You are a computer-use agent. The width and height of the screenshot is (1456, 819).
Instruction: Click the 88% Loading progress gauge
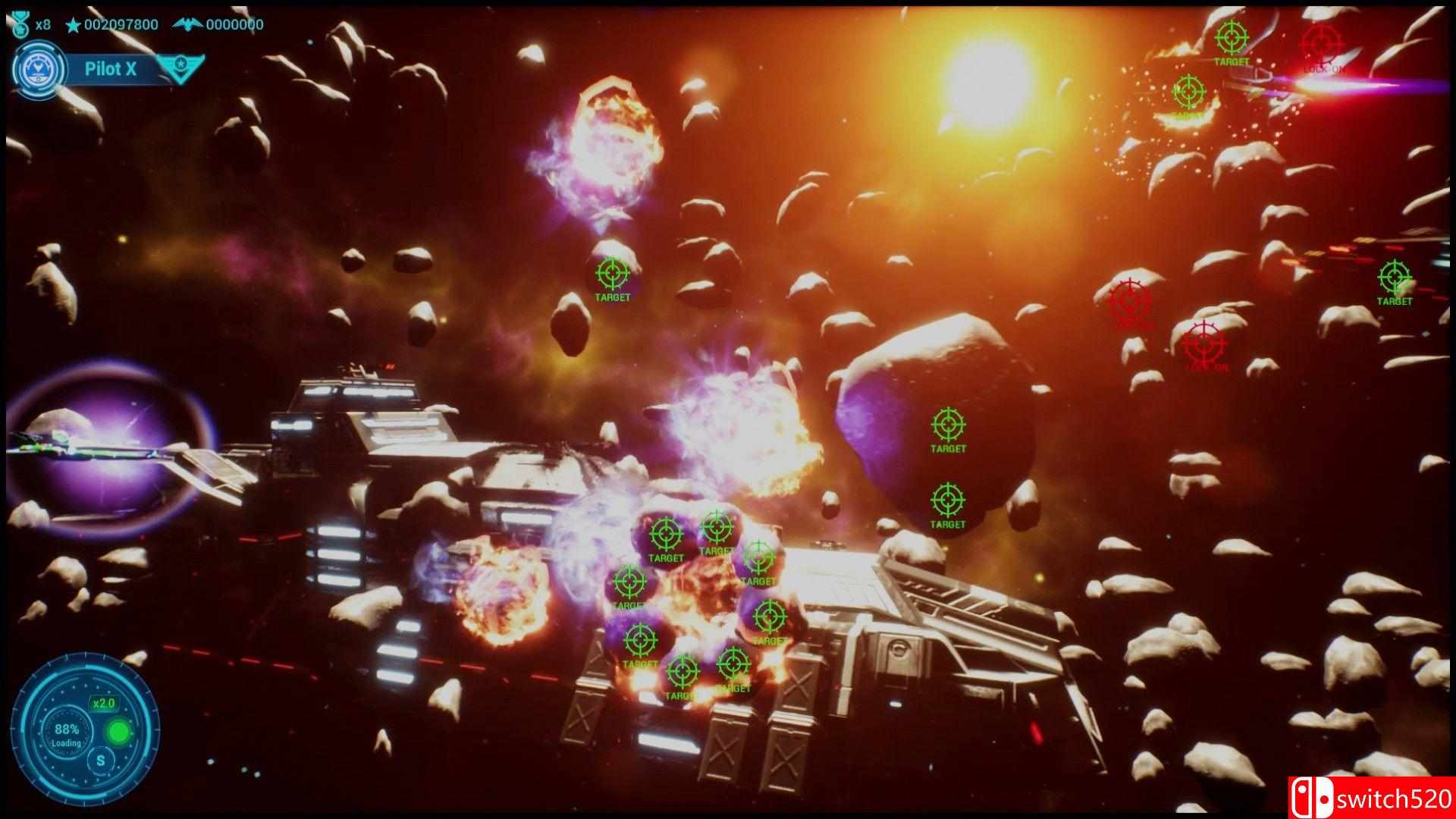[x=66, y=733]
